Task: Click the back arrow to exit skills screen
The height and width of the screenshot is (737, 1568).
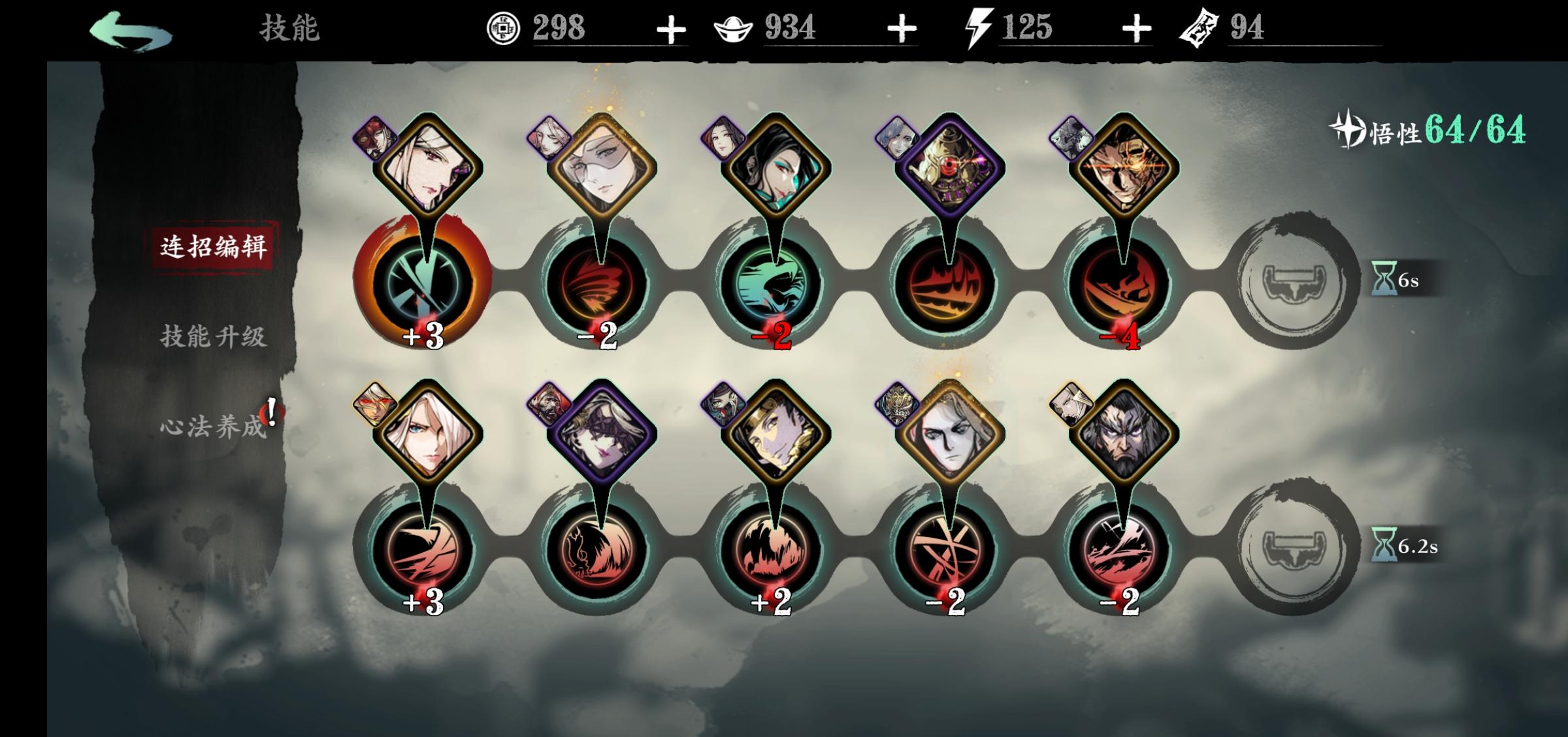Action: click(131, 29)
